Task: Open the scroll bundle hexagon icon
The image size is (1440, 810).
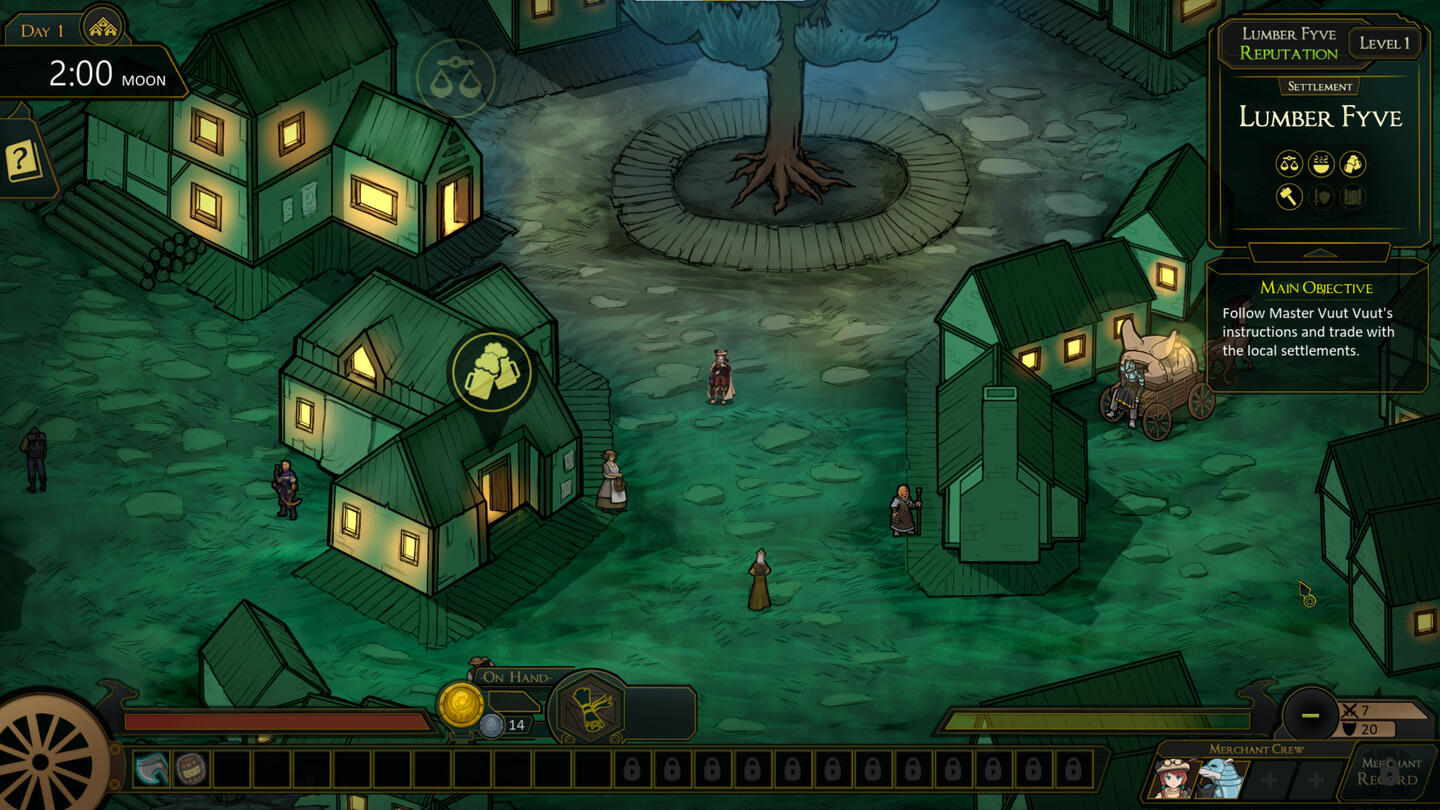Action: point(588,709)
